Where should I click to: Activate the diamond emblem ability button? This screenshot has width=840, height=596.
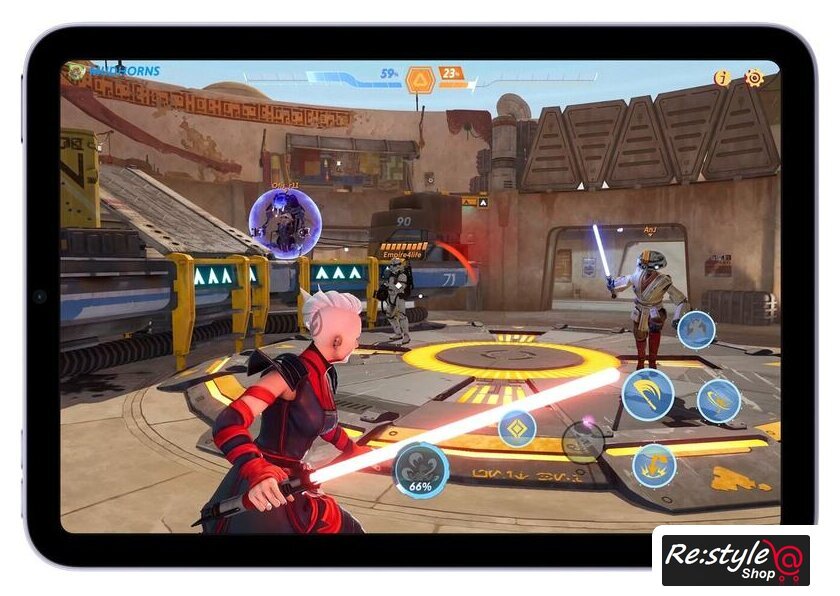[517, 428]
